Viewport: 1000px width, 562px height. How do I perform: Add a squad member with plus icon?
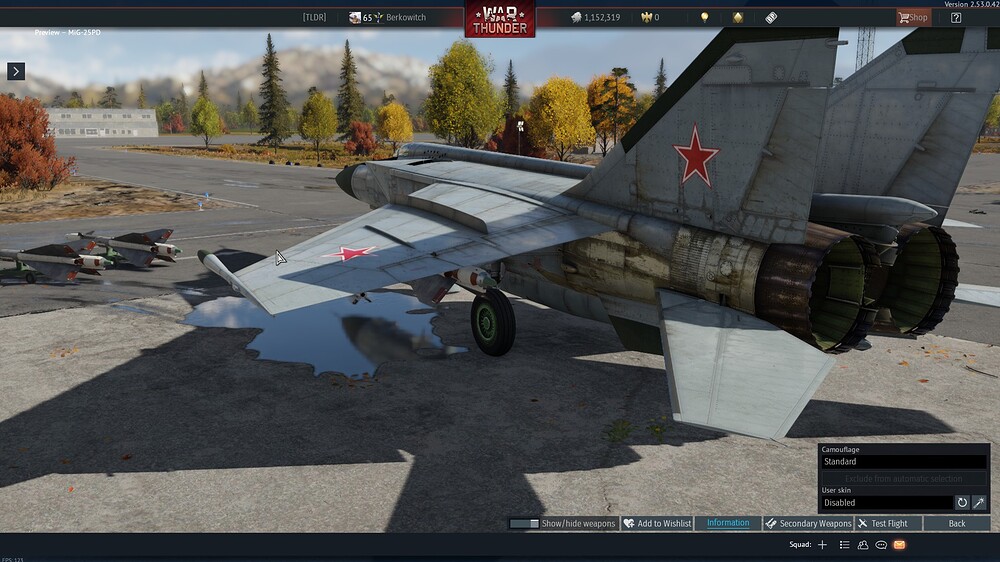point(823,545)
